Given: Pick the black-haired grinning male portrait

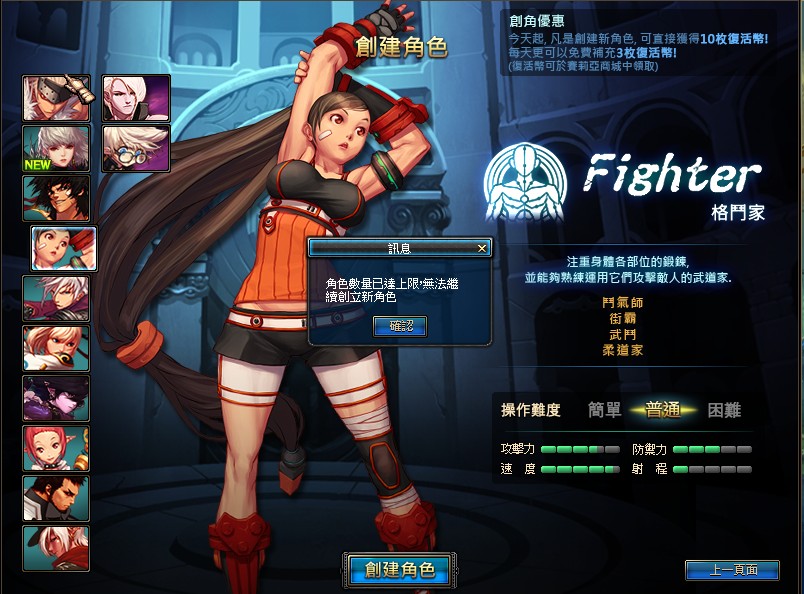Looking at the screenshot, I should [57, 198].
